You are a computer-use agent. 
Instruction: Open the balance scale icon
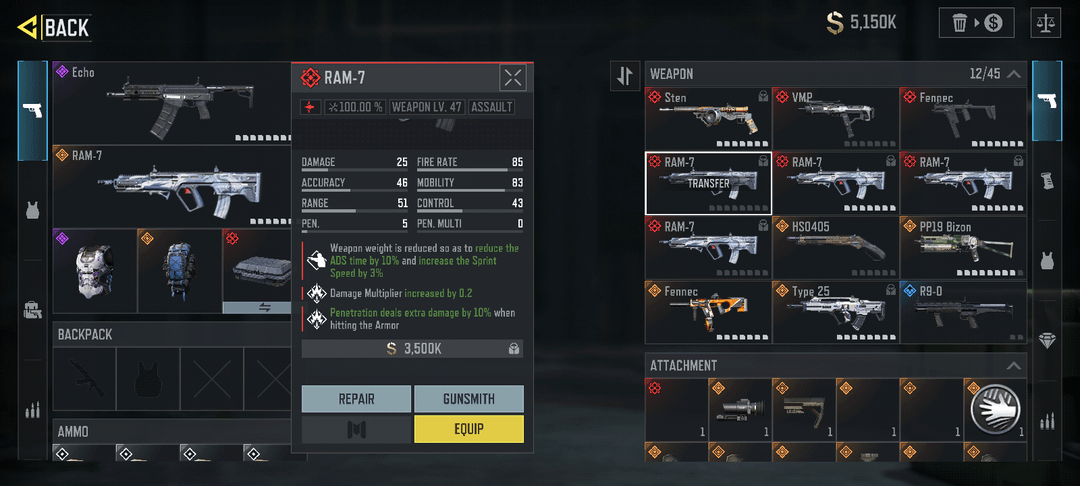point(1048,22)
